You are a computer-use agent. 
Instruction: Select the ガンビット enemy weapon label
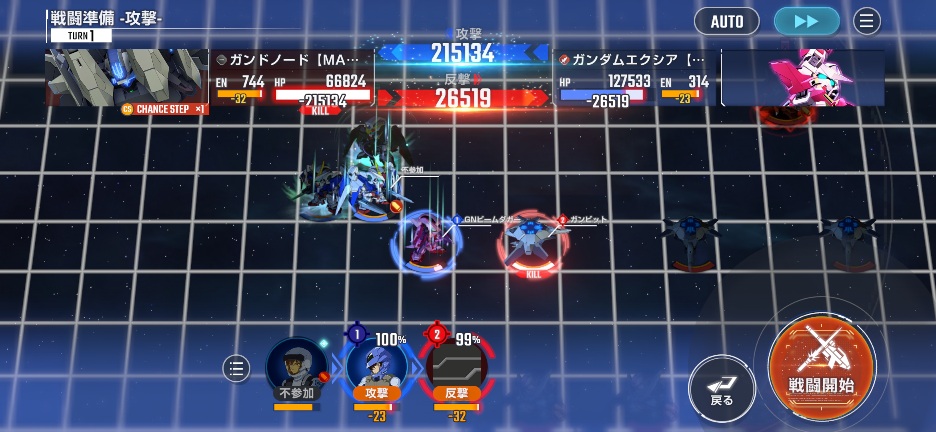click(x=587, y=220)
